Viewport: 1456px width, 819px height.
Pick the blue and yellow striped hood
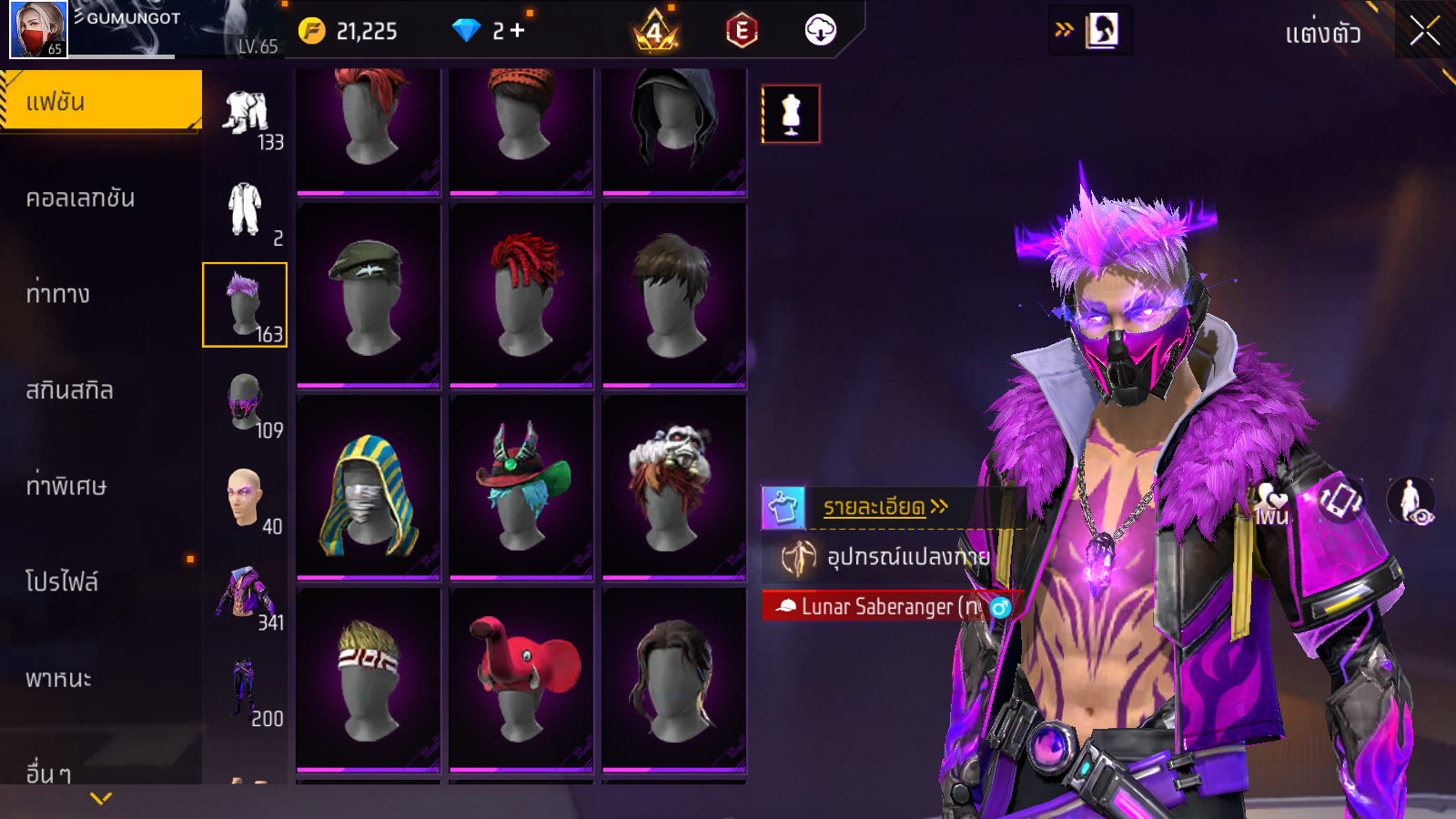click(x=369, y=488)
